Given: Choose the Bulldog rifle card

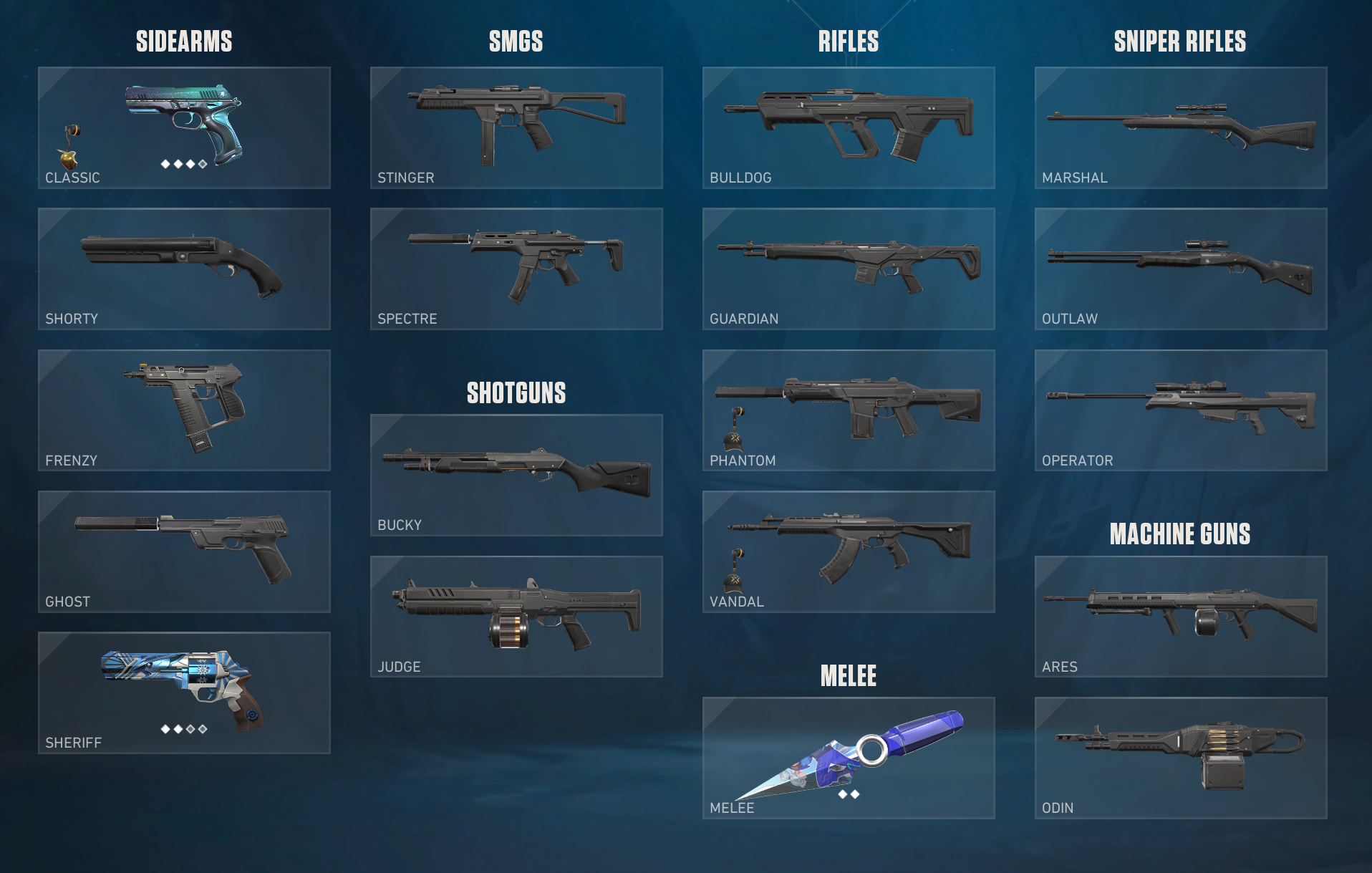Looking at the screenshot, I should pyautogui.click(x=849, y=127).
